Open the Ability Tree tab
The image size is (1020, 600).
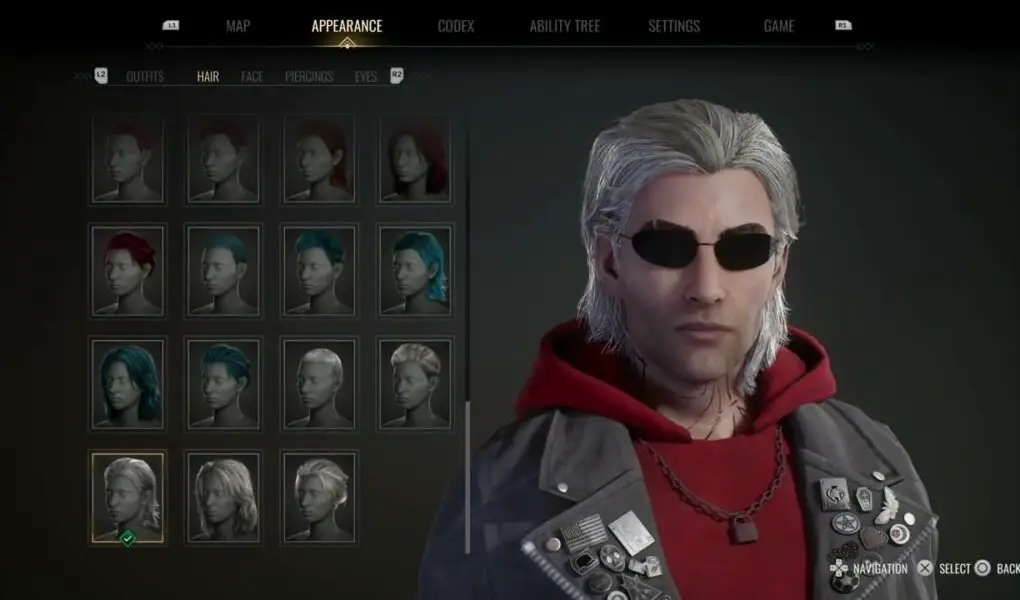[565, 26]
